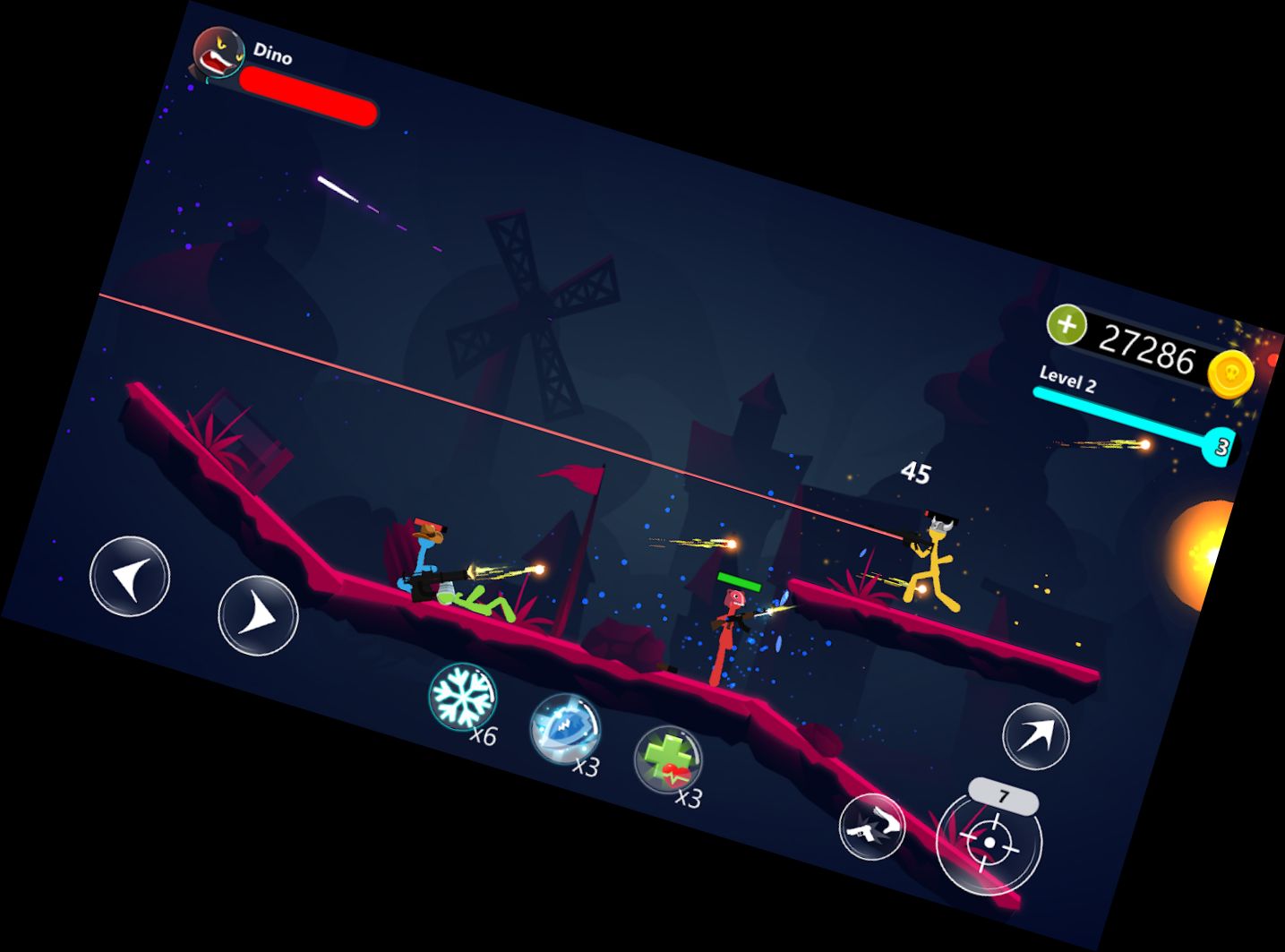Use the green cross heal power-up

[668, 759]
